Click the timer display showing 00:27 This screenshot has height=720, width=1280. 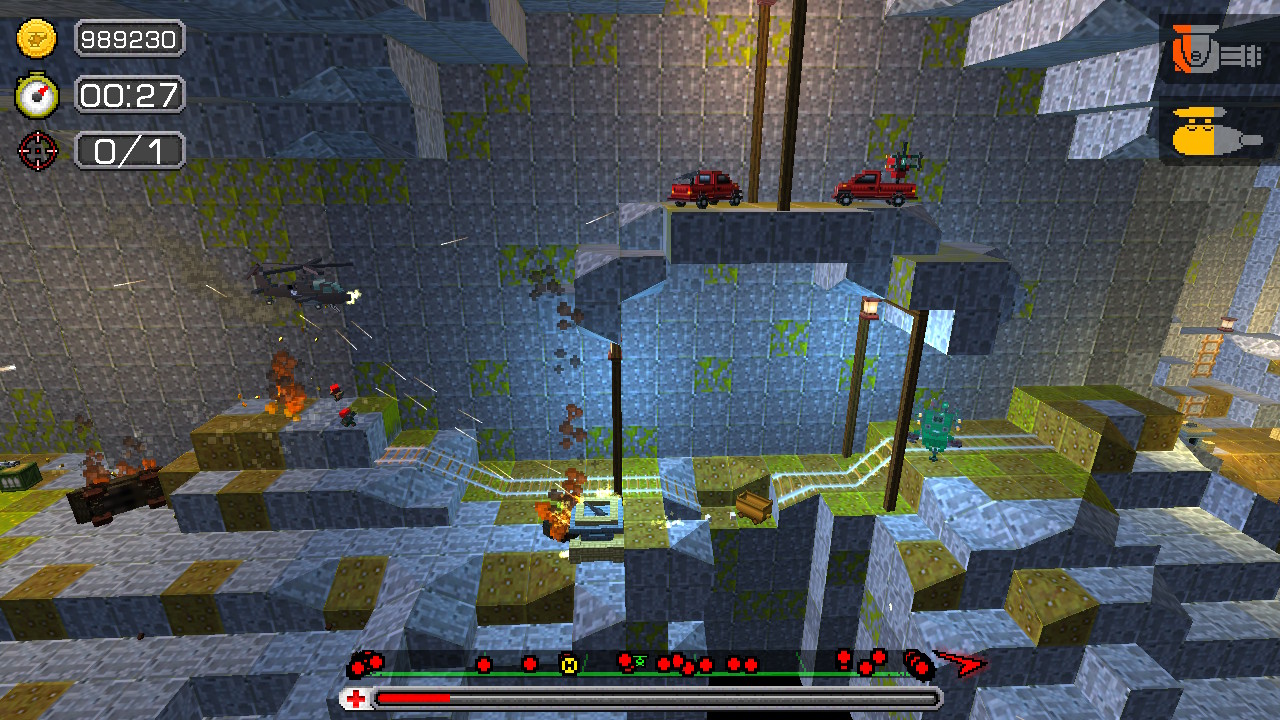(x=128, y=95)
